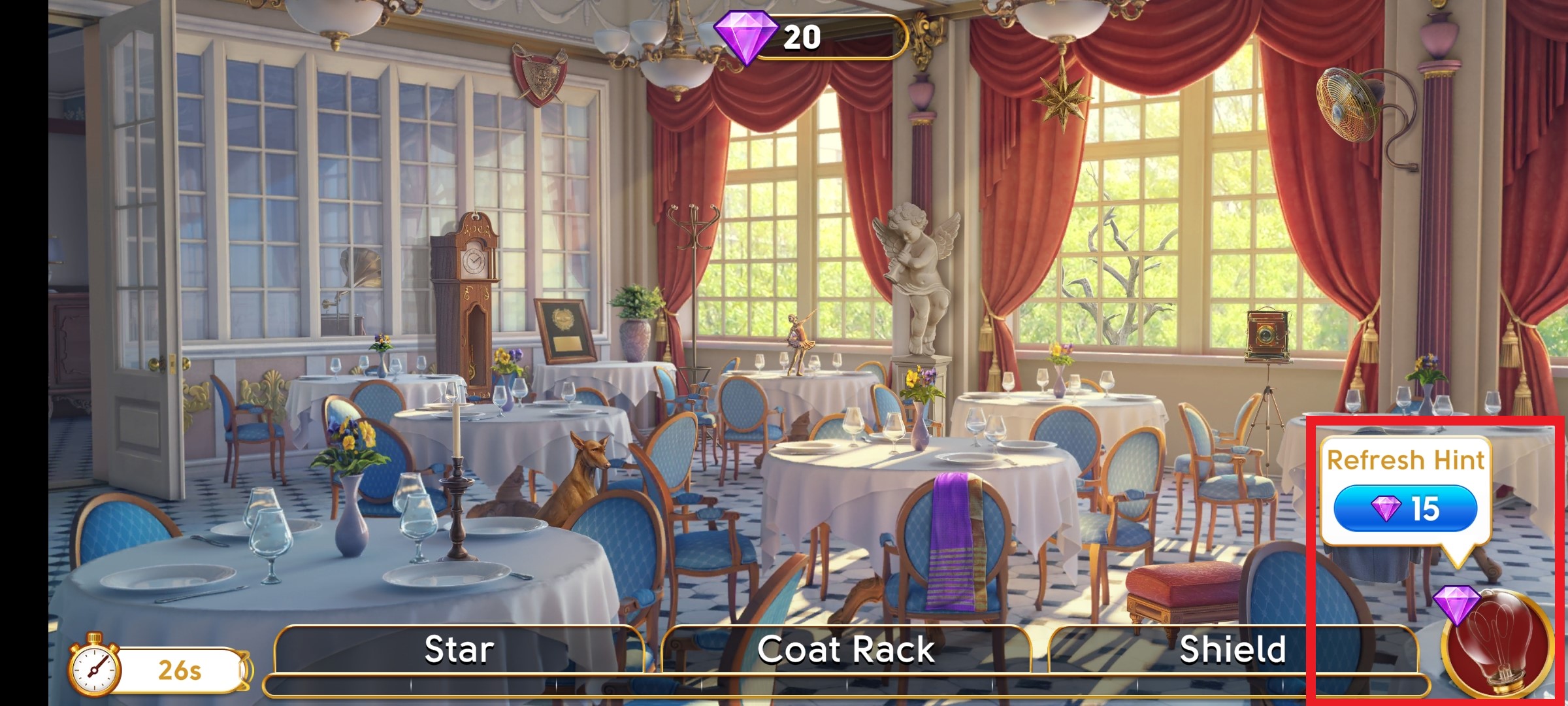The image size is (1568, 706).
Task: Select the Star entry in the item list
Action: pyautogui.click(x=459, y=649)
